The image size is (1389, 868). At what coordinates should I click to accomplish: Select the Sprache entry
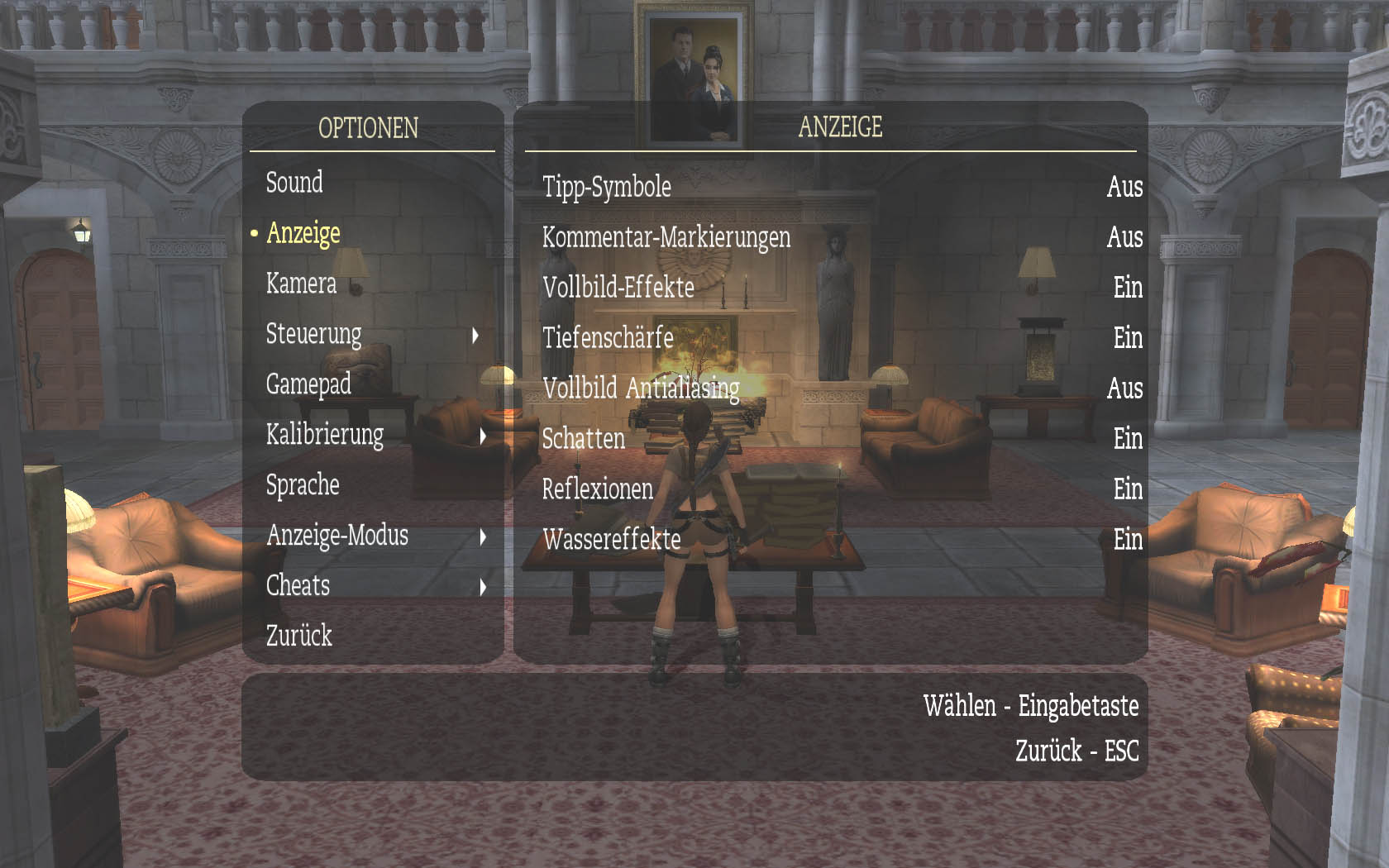[303, 485]
